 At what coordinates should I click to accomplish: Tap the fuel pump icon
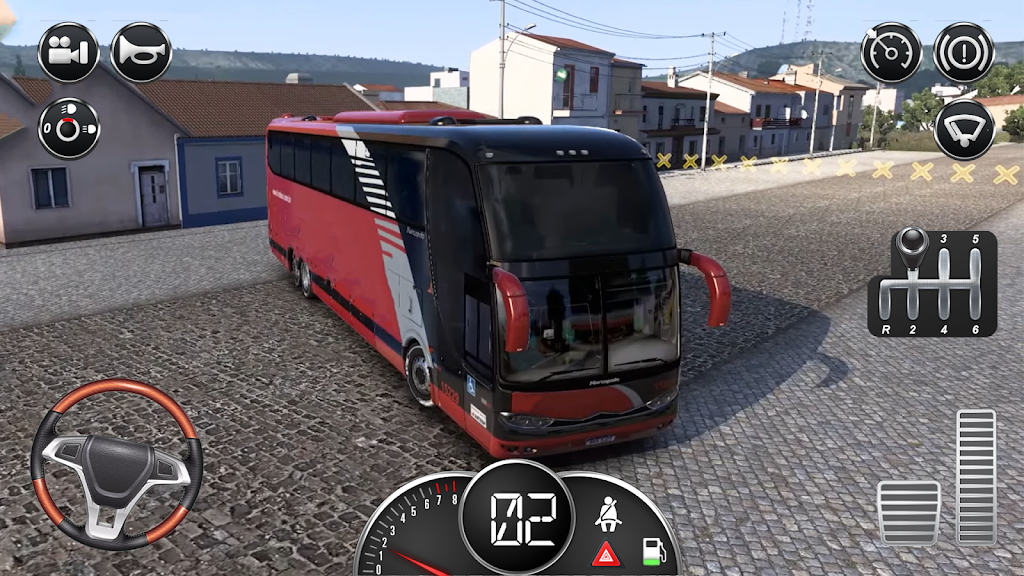(x=652, y=549)
